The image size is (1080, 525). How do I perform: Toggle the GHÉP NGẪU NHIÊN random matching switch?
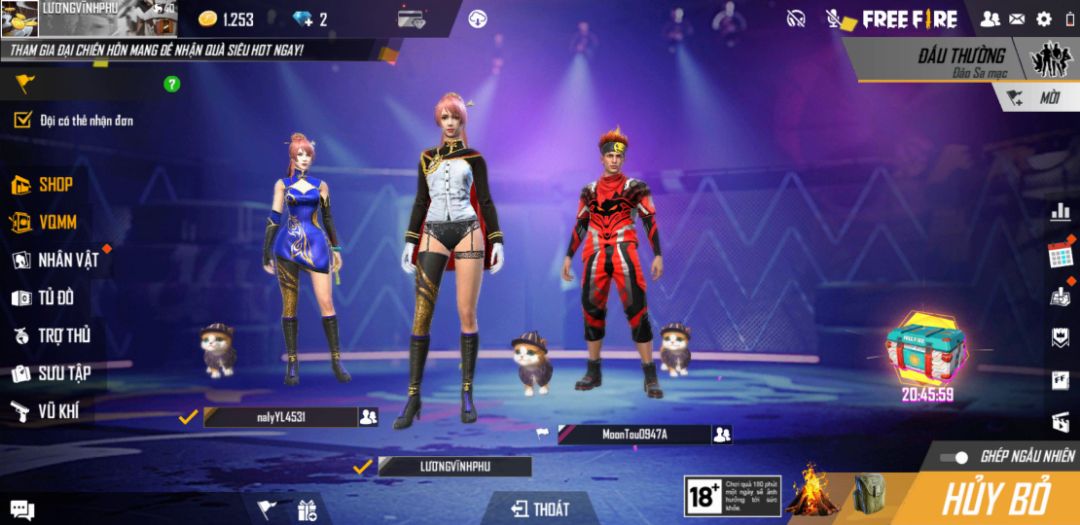click(957, 457)
